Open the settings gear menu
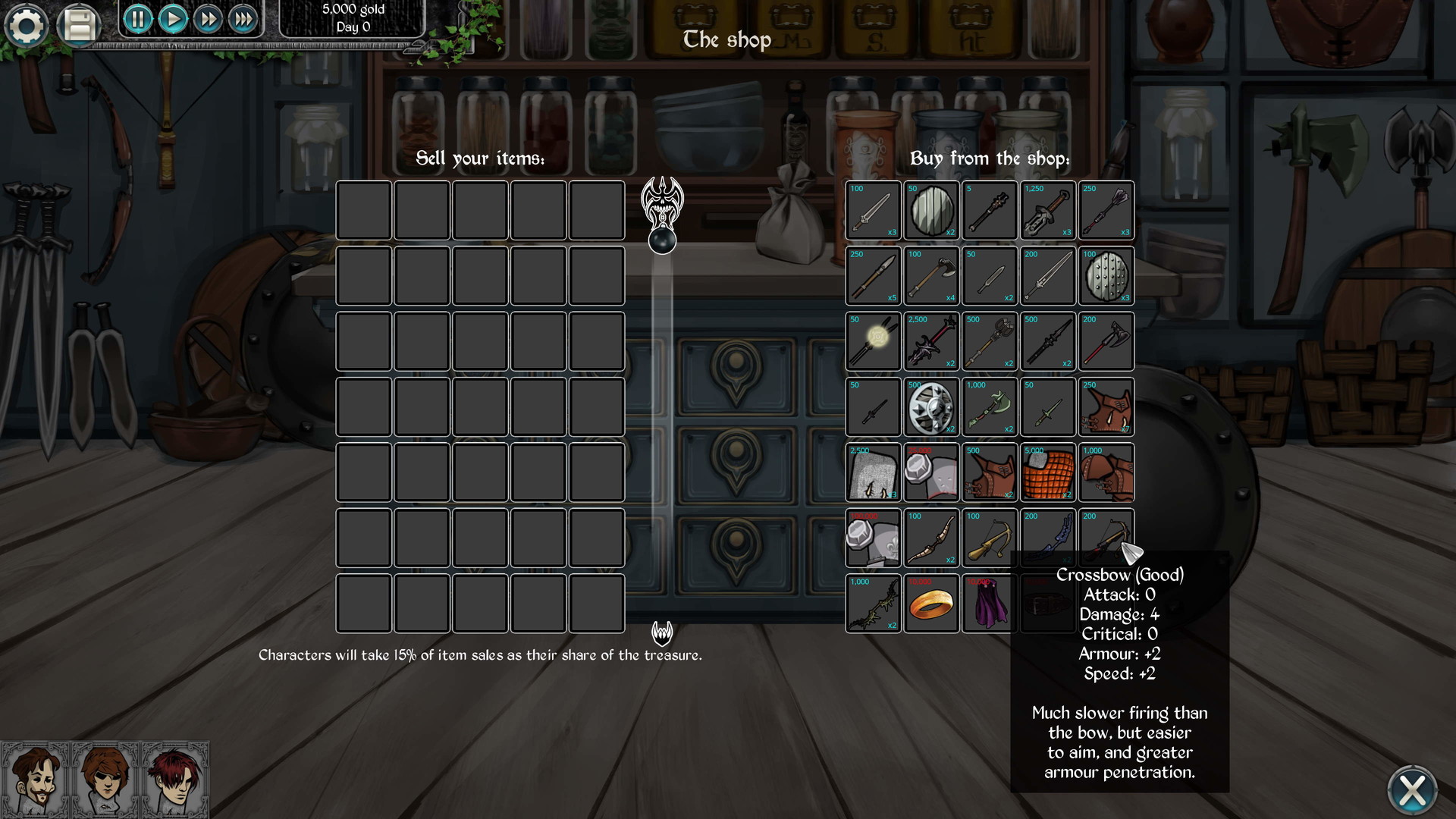The height and width of the screenshot is (819, 1456). pyautogui.click(x=27, y=26)
